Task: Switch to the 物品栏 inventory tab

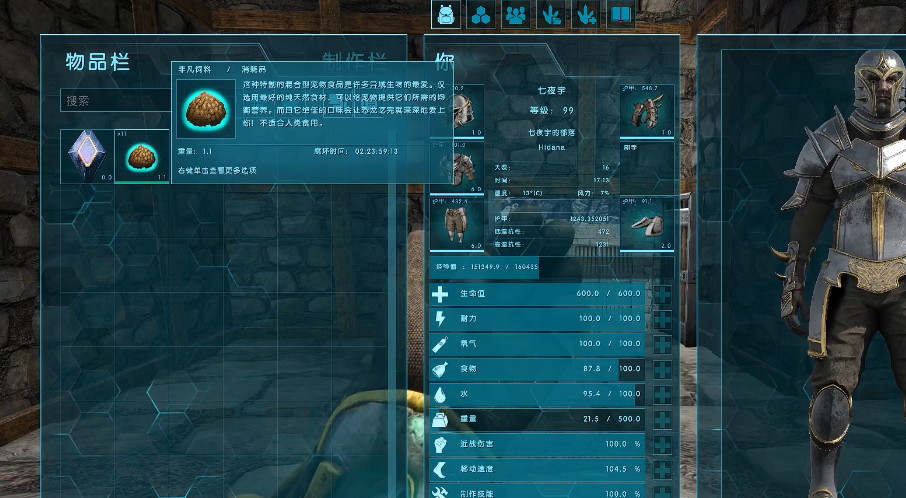Action: pyautogui.click(x=98, y=62)
